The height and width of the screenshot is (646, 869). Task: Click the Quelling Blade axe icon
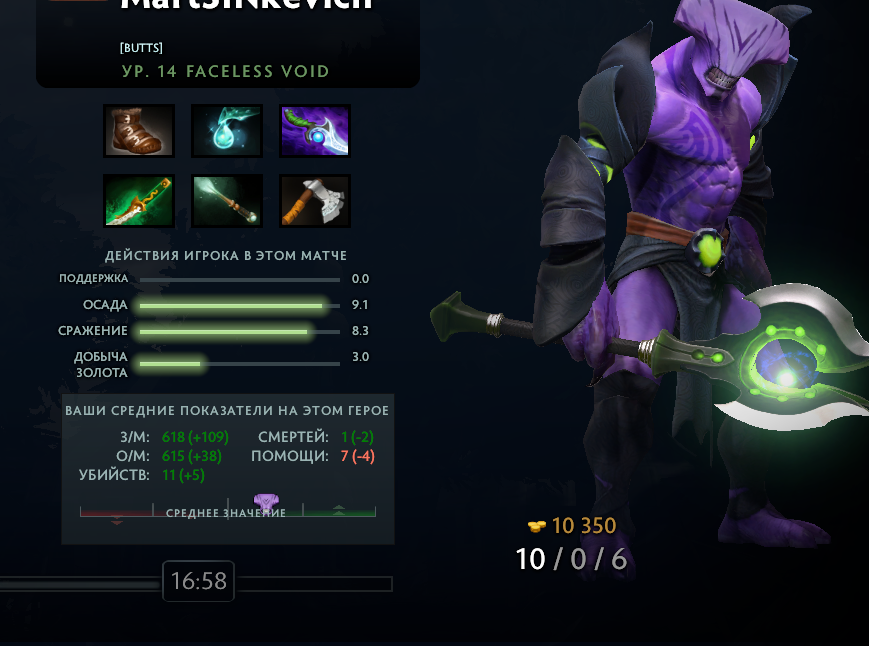pyautogui.click(x=315, y=201)
